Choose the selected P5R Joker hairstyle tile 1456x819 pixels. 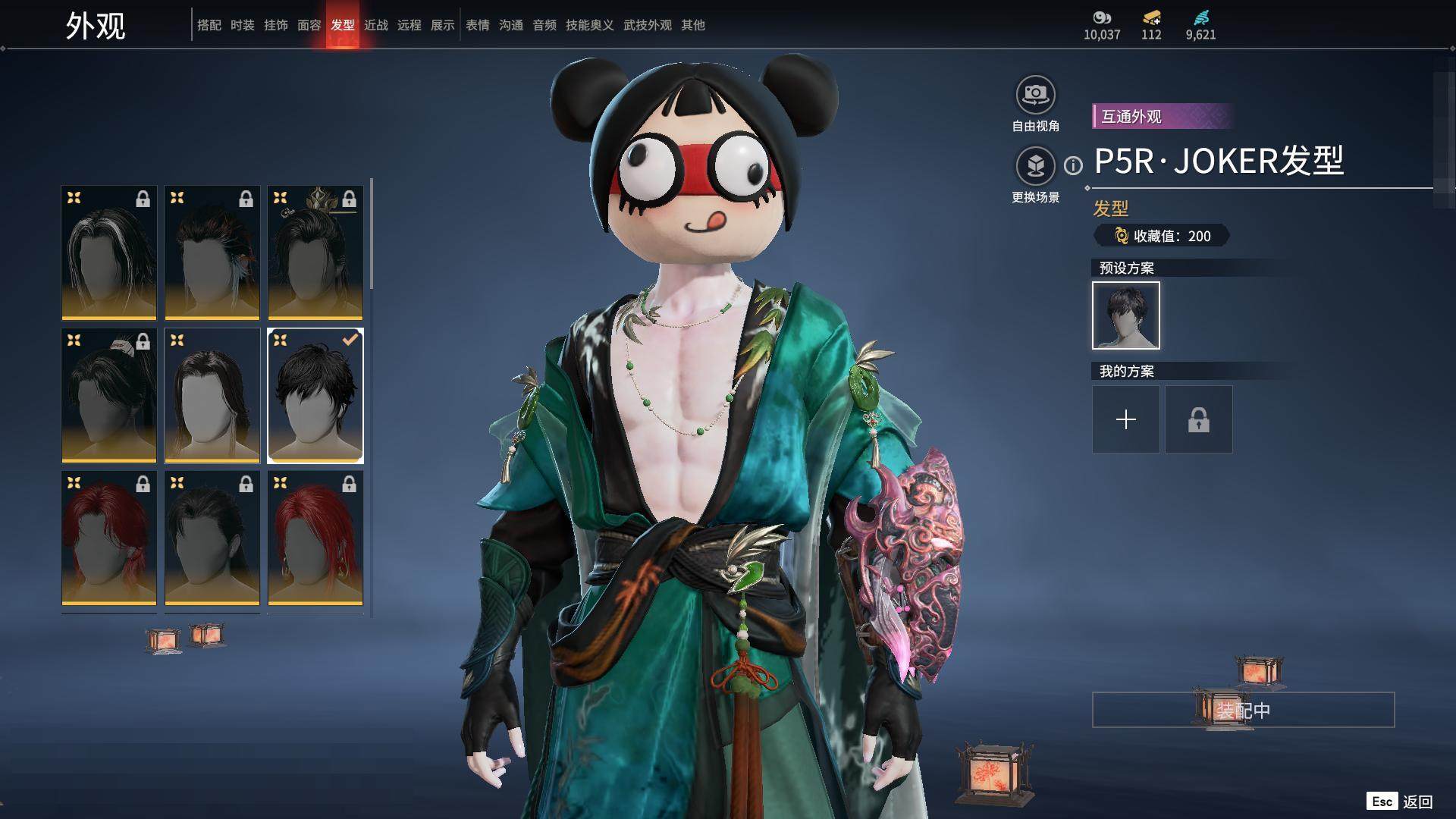point(315,395)
